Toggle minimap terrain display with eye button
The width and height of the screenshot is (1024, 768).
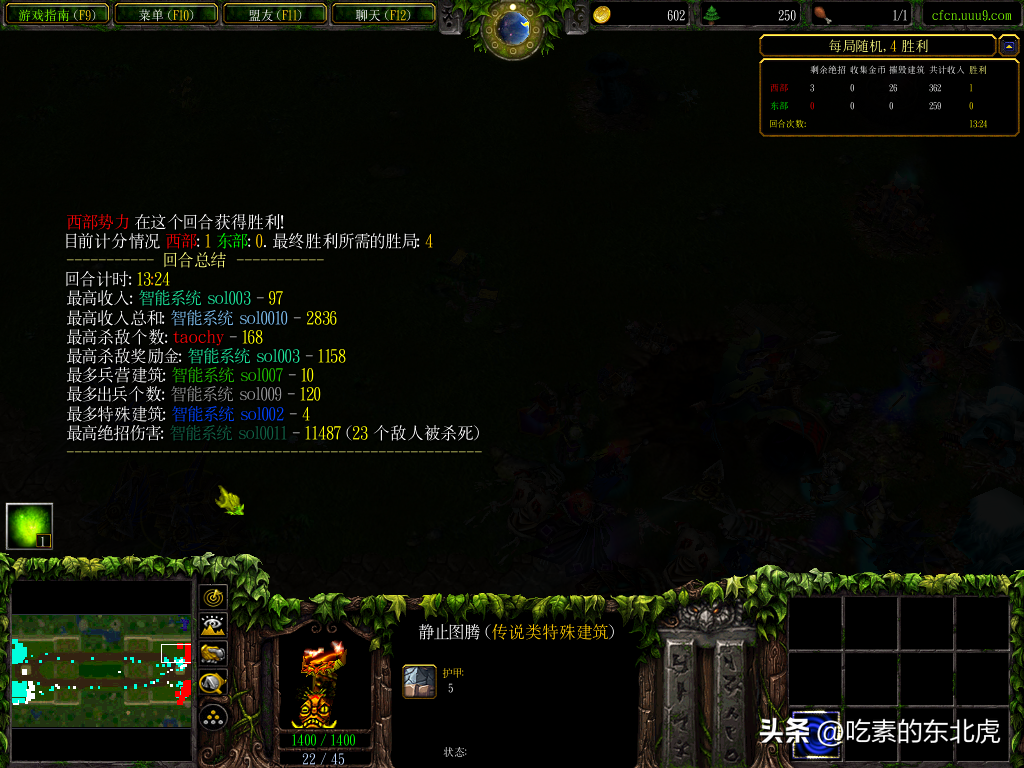[x=214, y=626]
